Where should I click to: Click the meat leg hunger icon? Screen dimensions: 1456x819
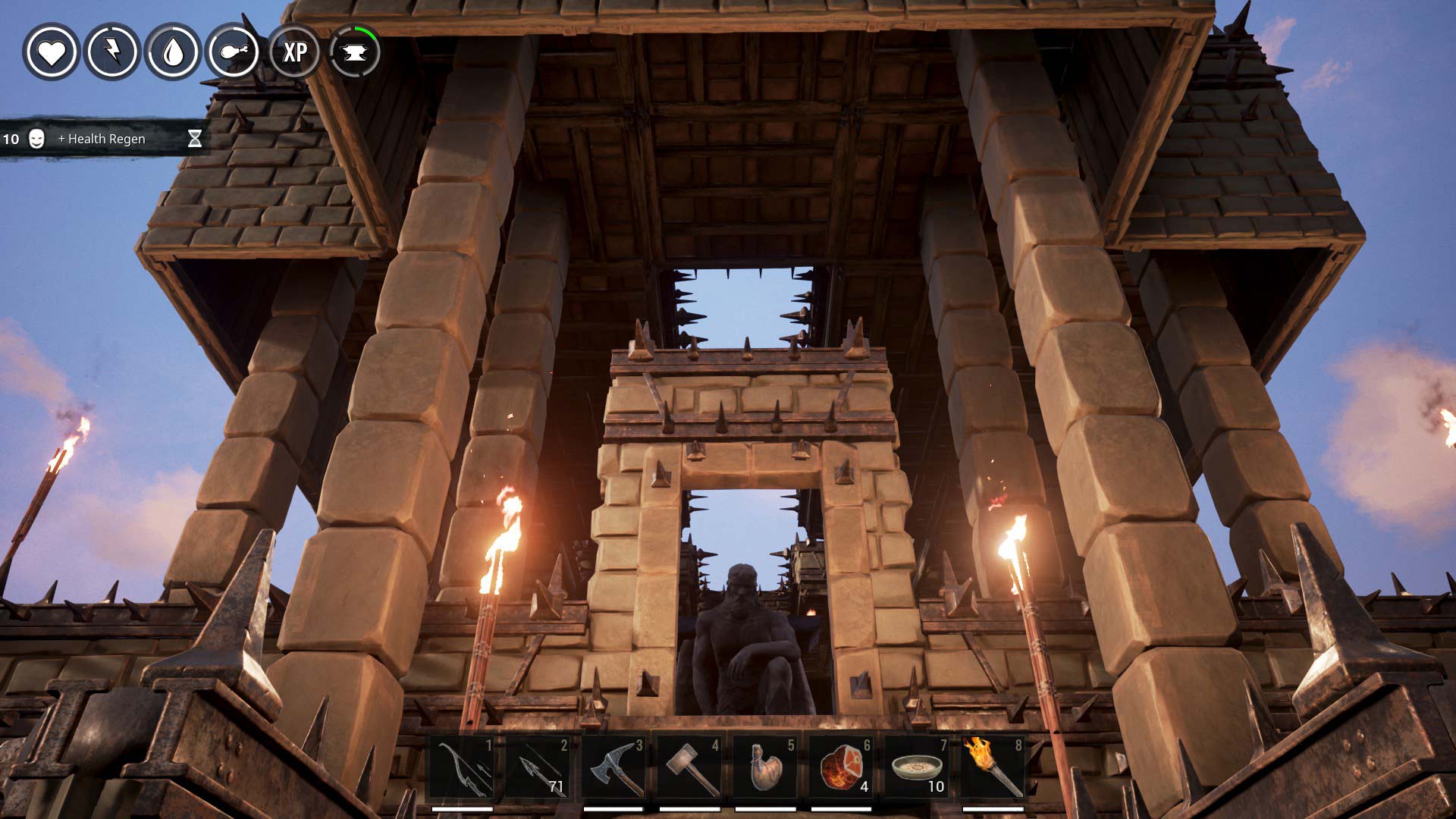pos(234,52)
